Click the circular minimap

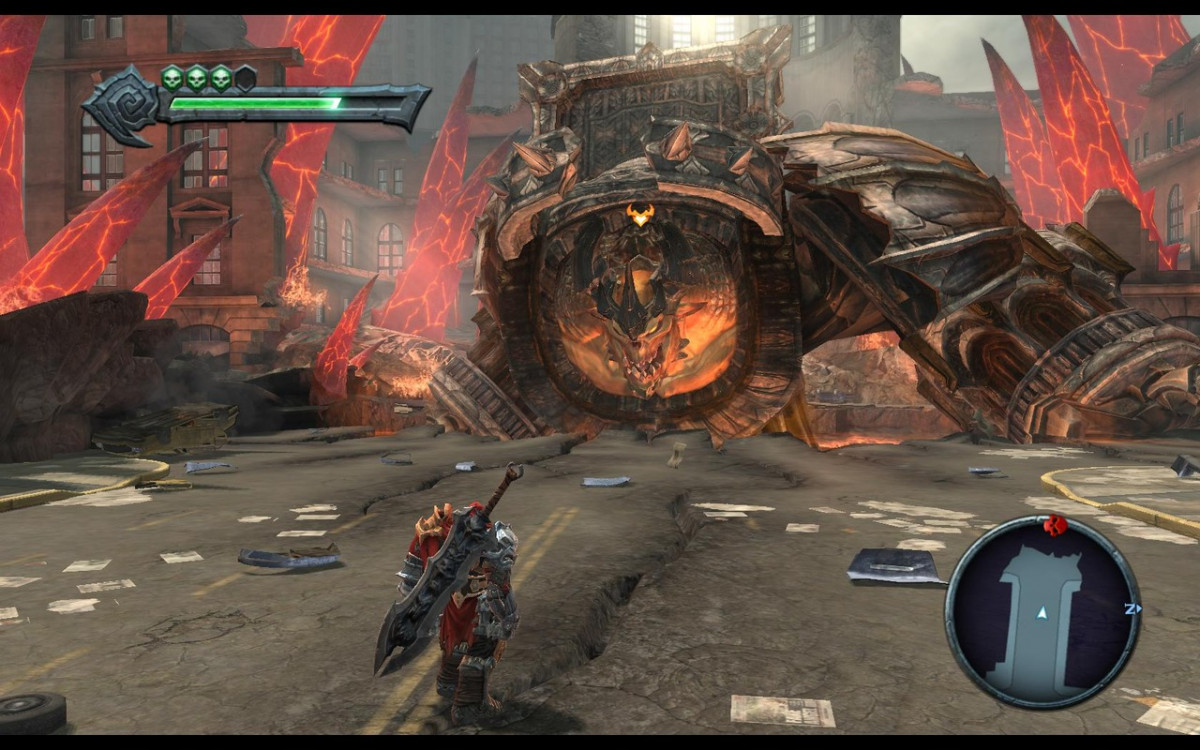[1042, 612]
